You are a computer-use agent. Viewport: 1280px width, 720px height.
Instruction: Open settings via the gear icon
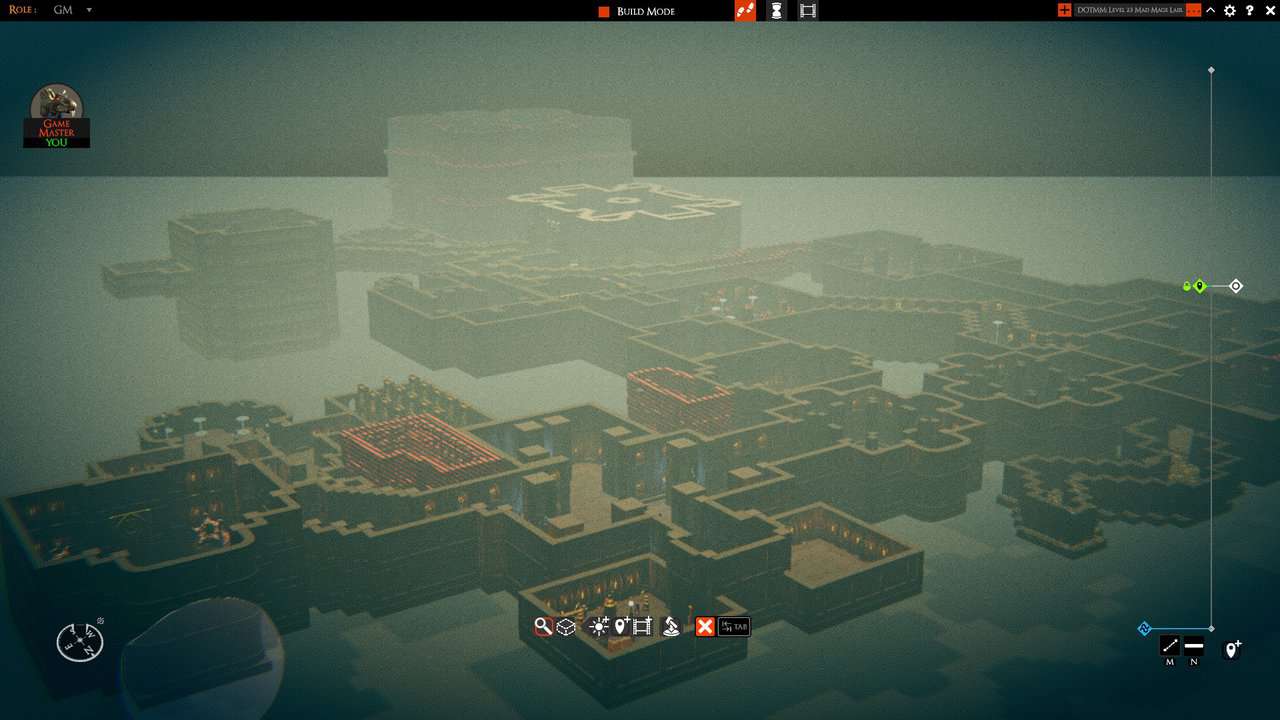1230,10
